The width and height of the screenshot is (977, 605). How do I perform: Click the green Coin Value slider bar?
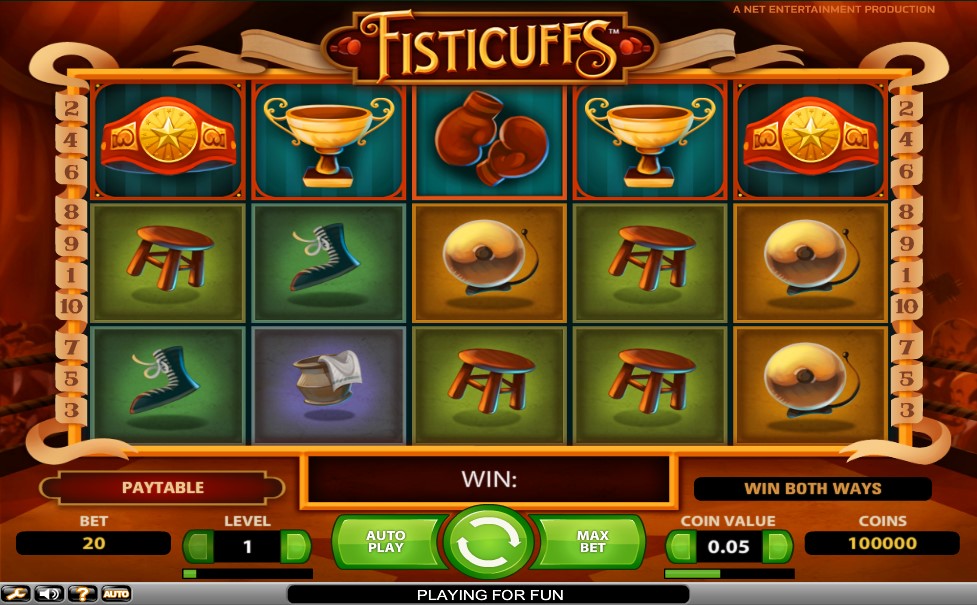pyautogui.click(x=729, y=574)
